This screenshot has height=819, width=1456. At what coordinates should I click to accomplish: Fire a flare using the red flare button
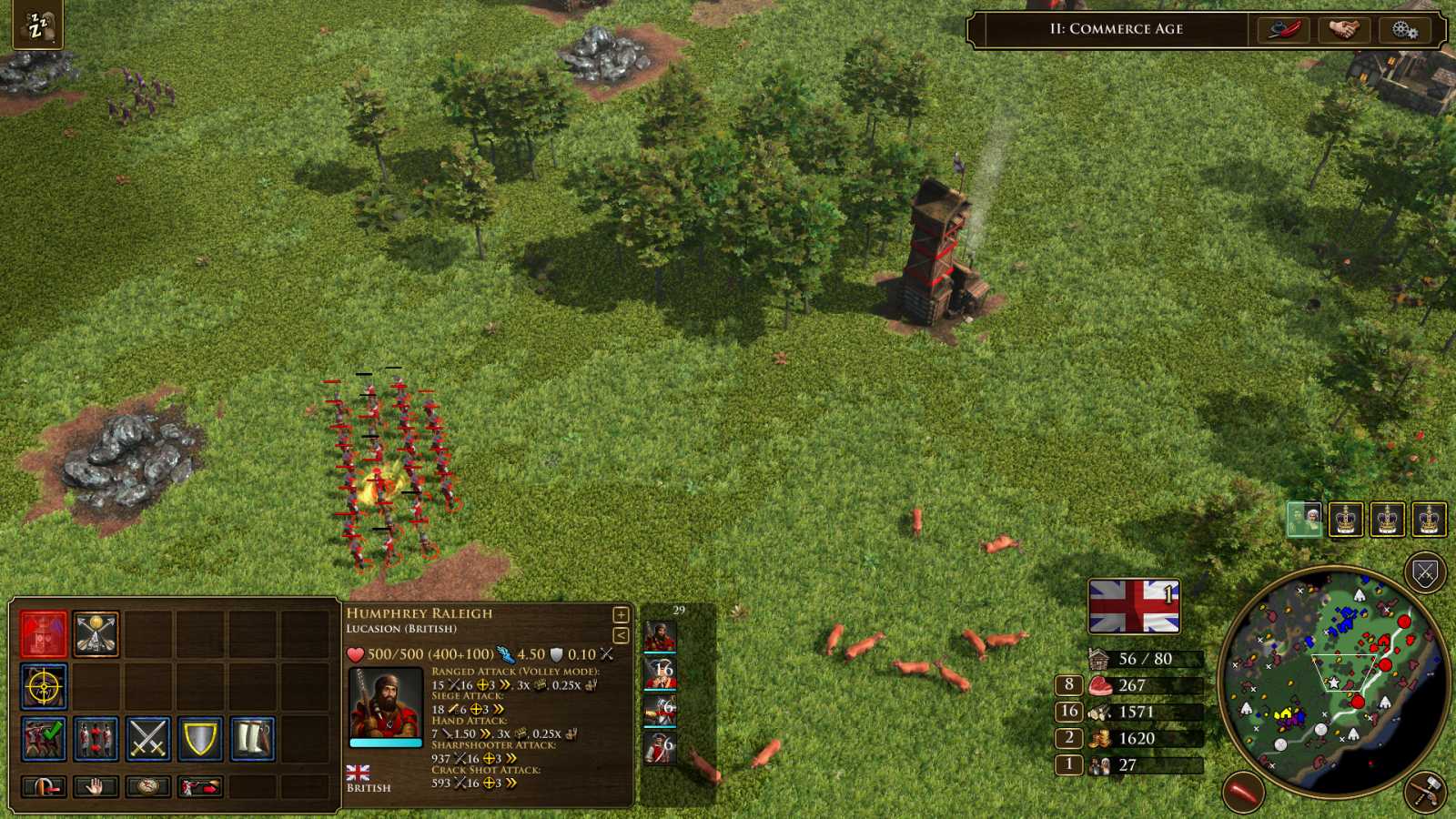coord(1243,790)
